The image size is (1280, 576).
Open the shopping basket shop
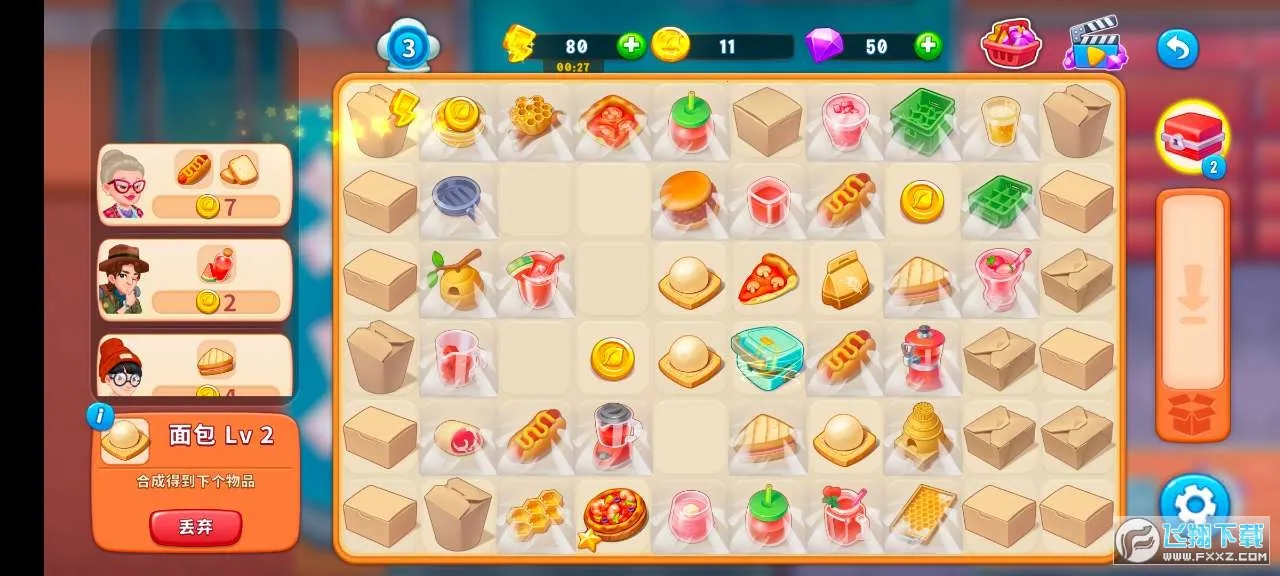click(1011, 45)
